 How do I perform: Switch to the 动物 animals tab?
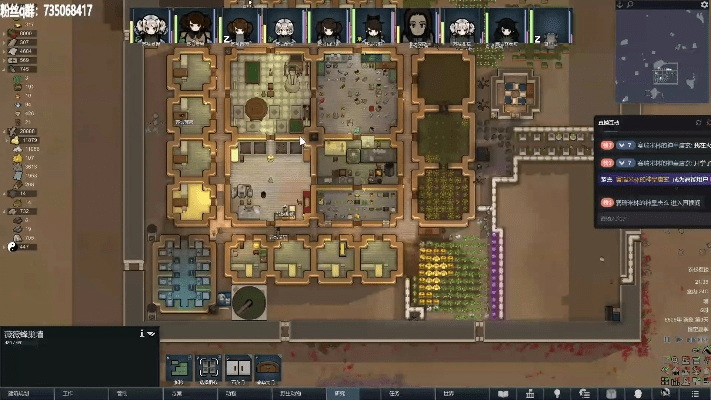pos(230,393)
